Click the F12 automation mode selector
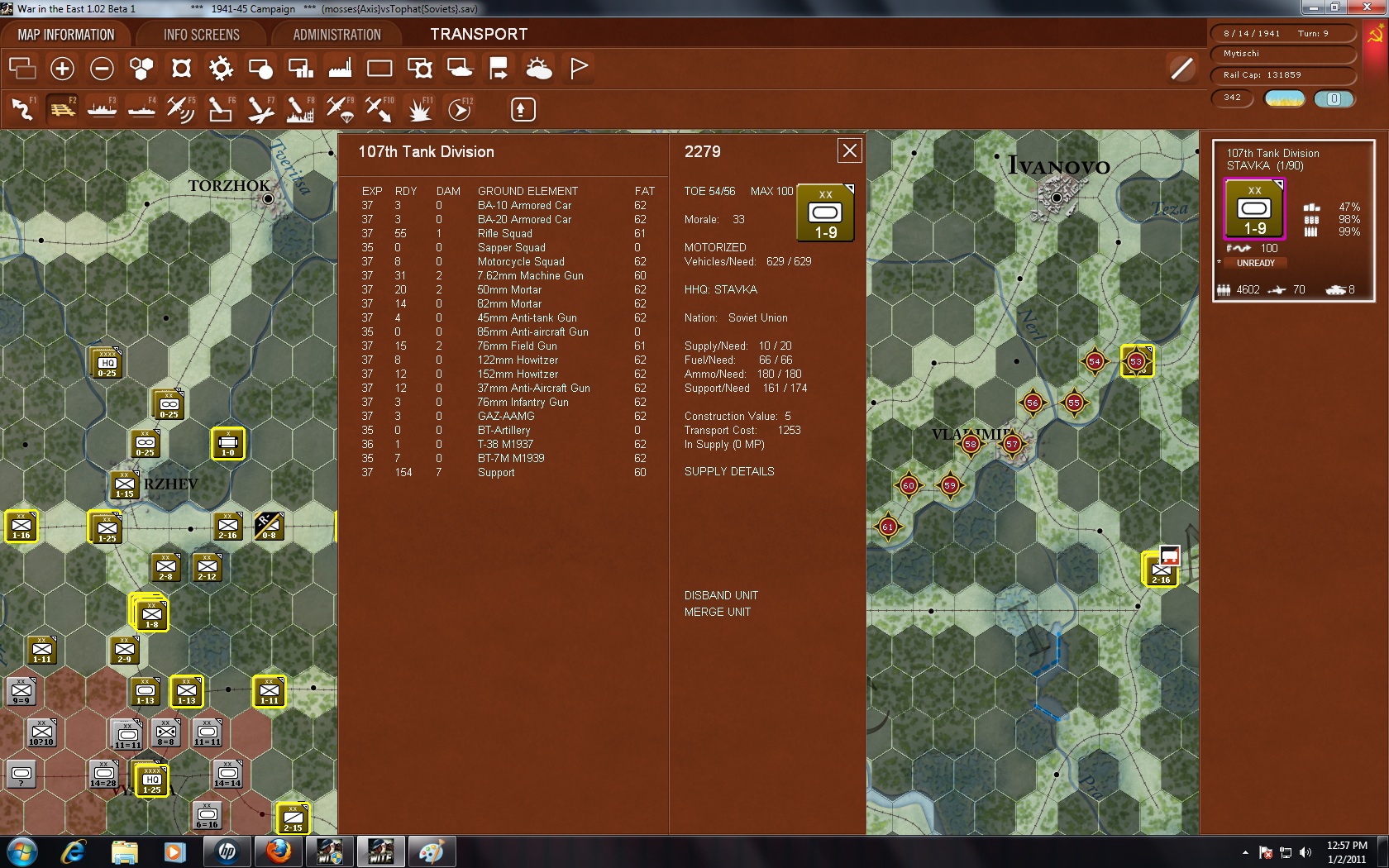Viewport: 1389px width, 868px height. (460, 108)
